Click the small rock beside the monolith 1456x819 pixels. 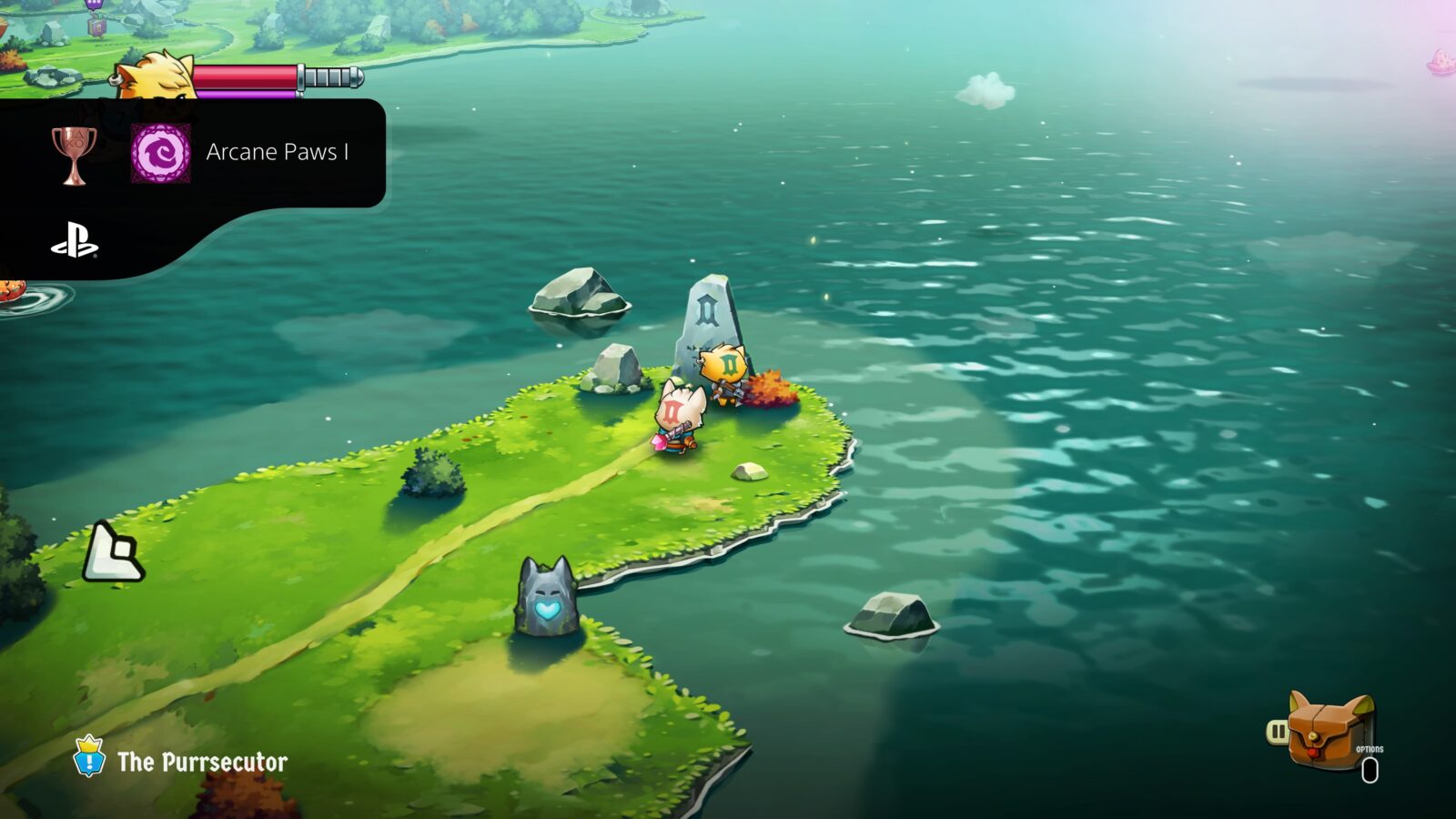pyautogui.click(x=619, y=364)
